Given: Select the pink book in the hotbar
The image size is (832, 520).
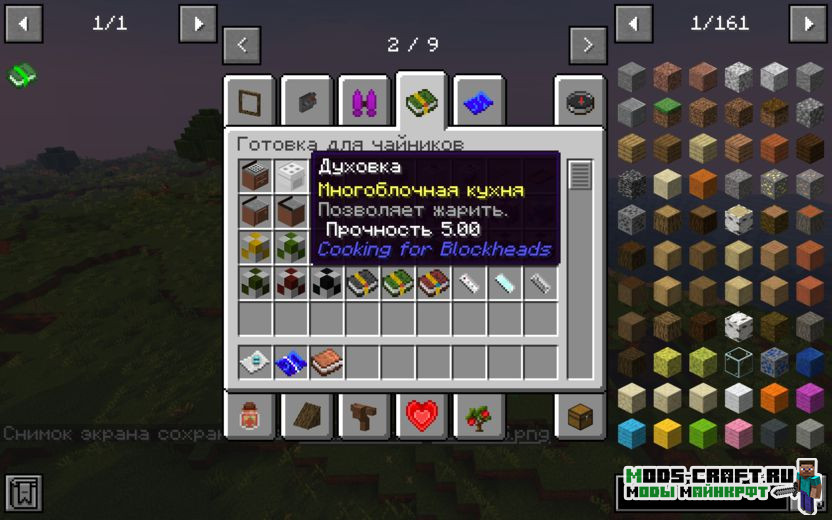Looking at the screenshot, I should [x=326, y=361].
